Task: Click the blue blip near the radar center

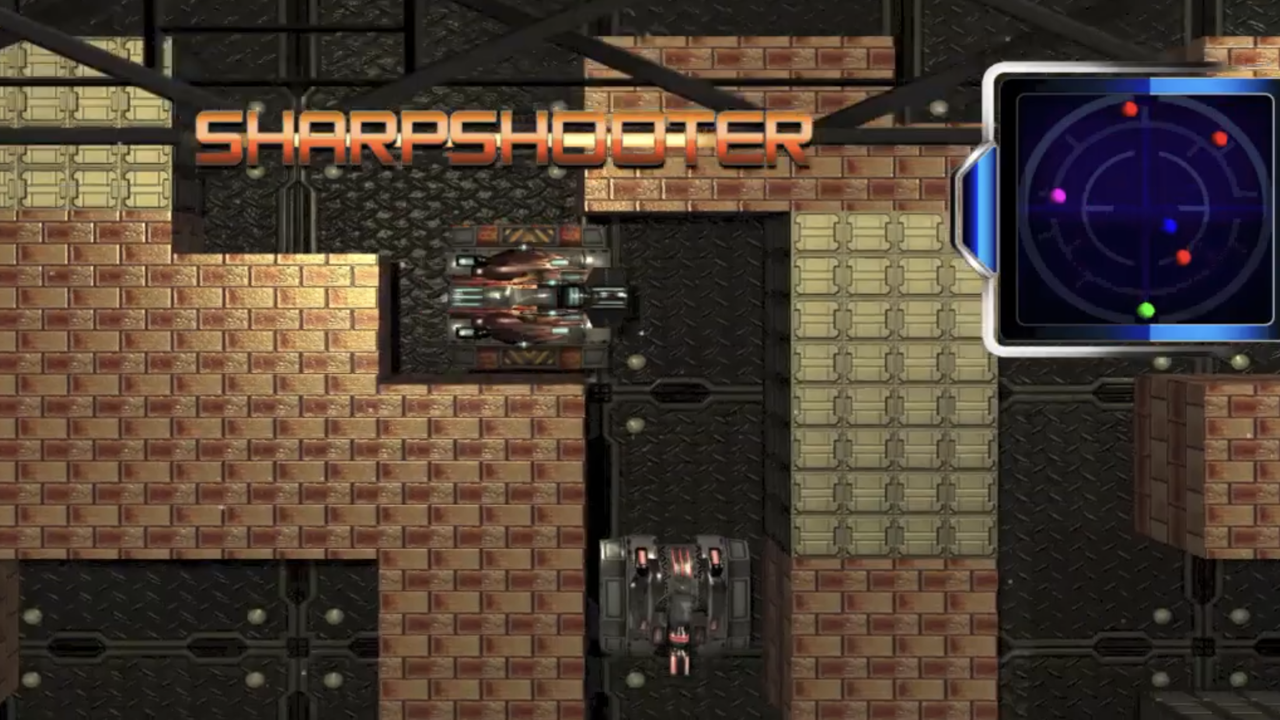Action: pos(1170,228)
